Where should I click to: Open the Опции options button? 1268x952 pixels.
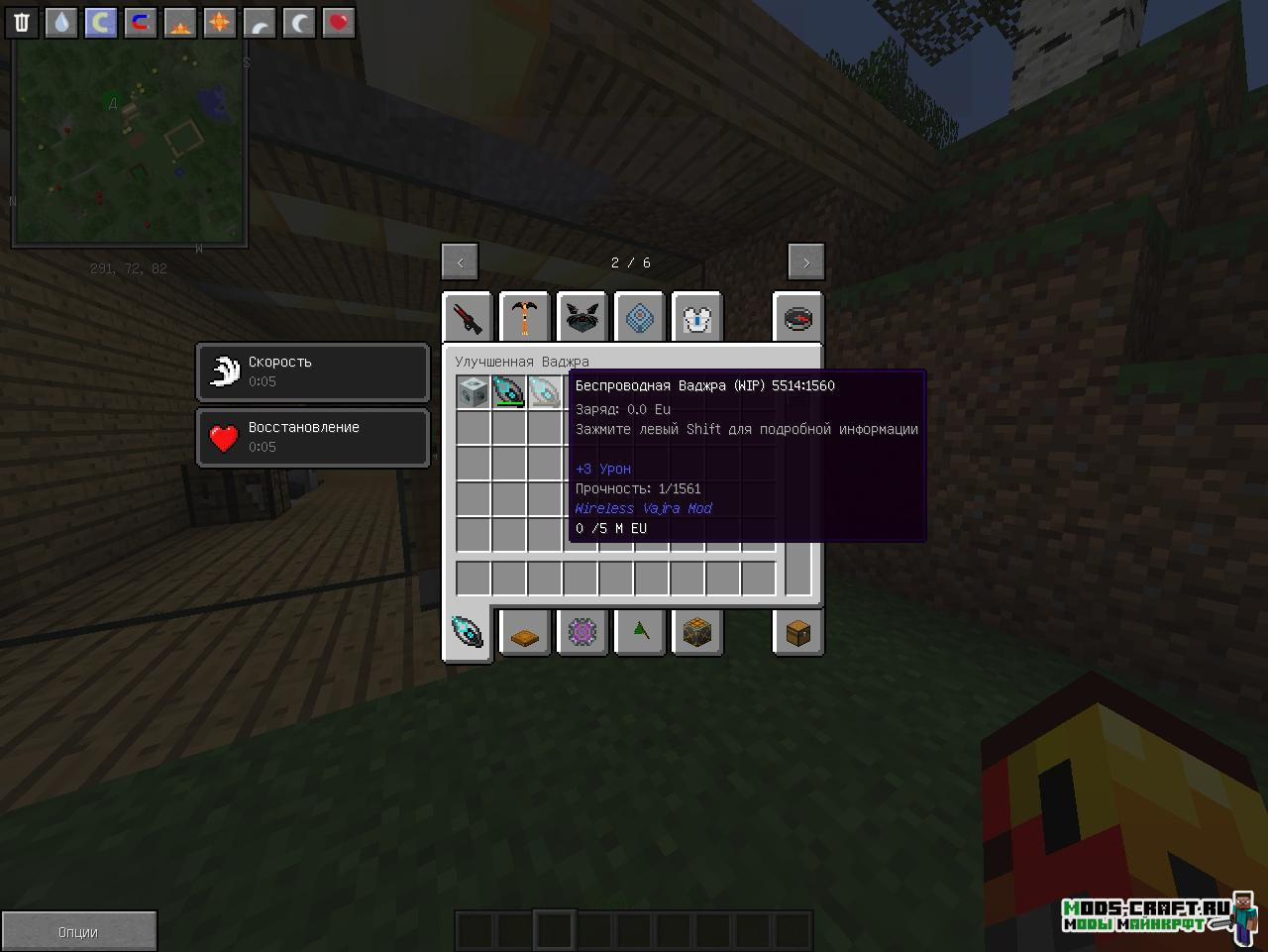[x=78, y=931]
